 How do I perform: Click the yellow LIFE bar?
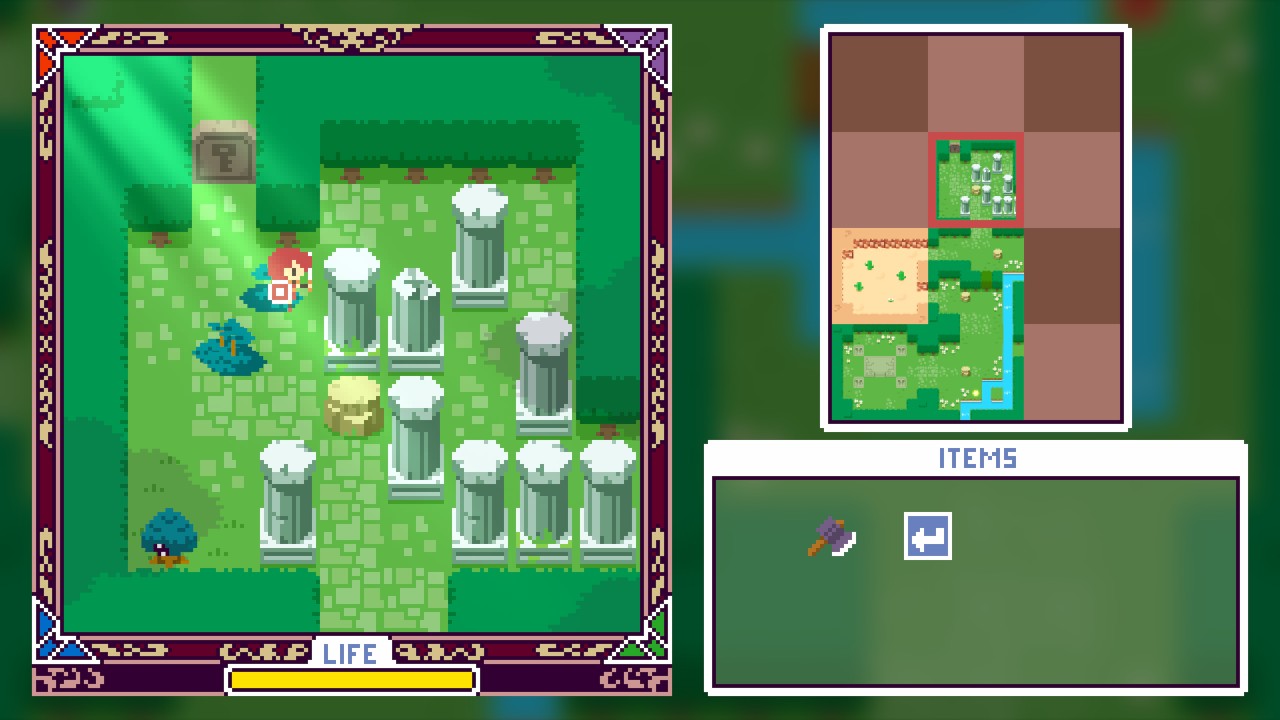point(351,681)
